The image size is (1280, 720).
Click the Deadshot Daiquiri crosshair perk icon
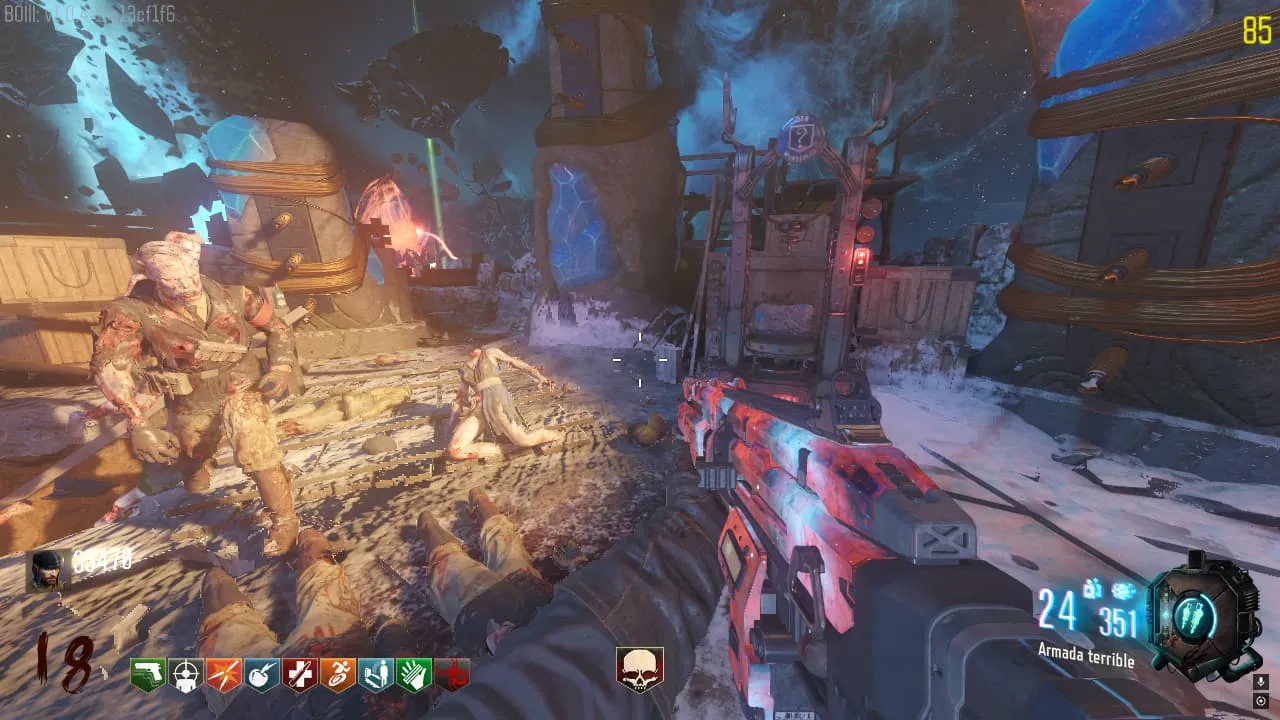185,675
